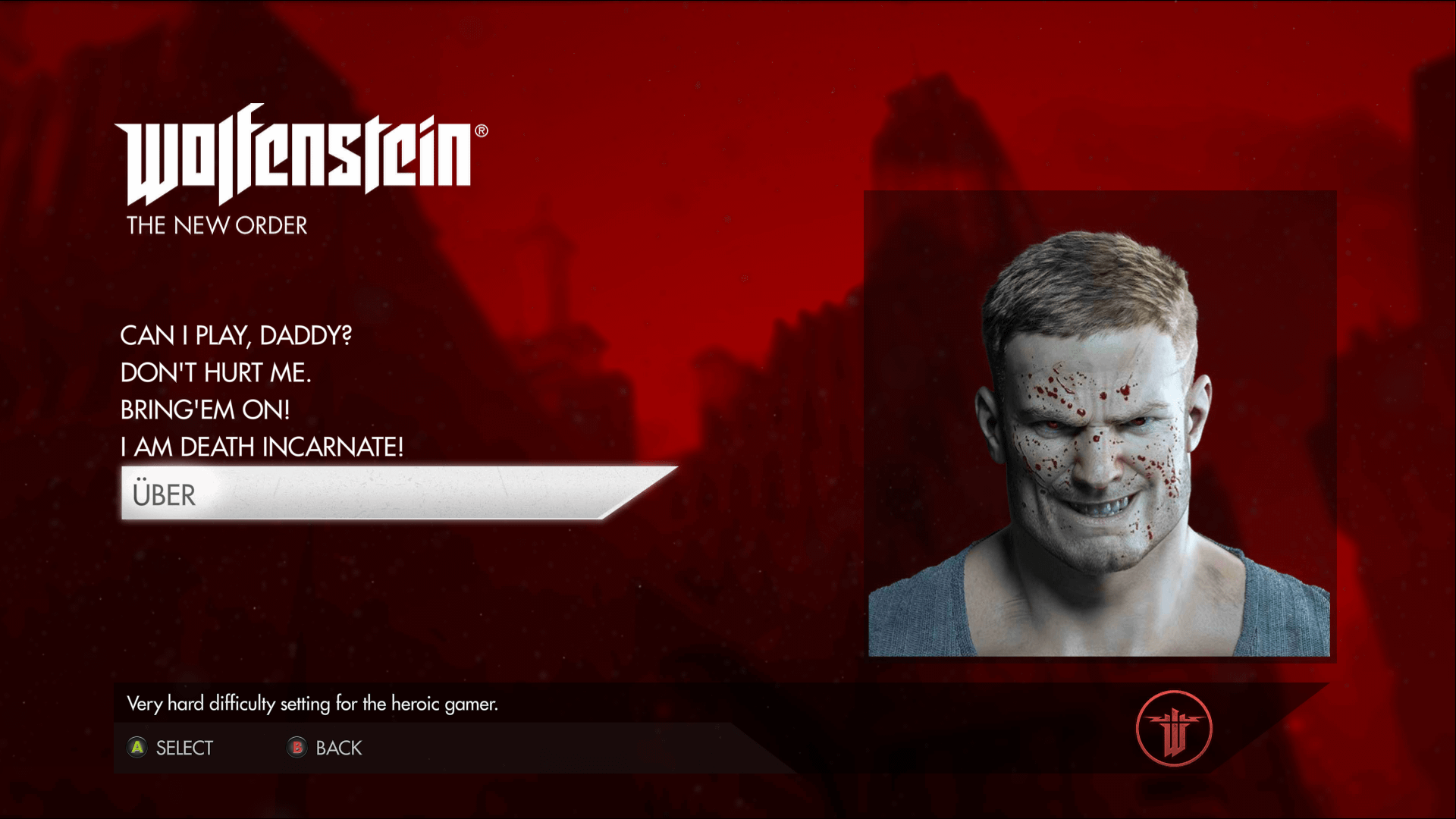
Task: Select the I AM DEATH INCARNATE! difficulty
Action: [262, 447]
